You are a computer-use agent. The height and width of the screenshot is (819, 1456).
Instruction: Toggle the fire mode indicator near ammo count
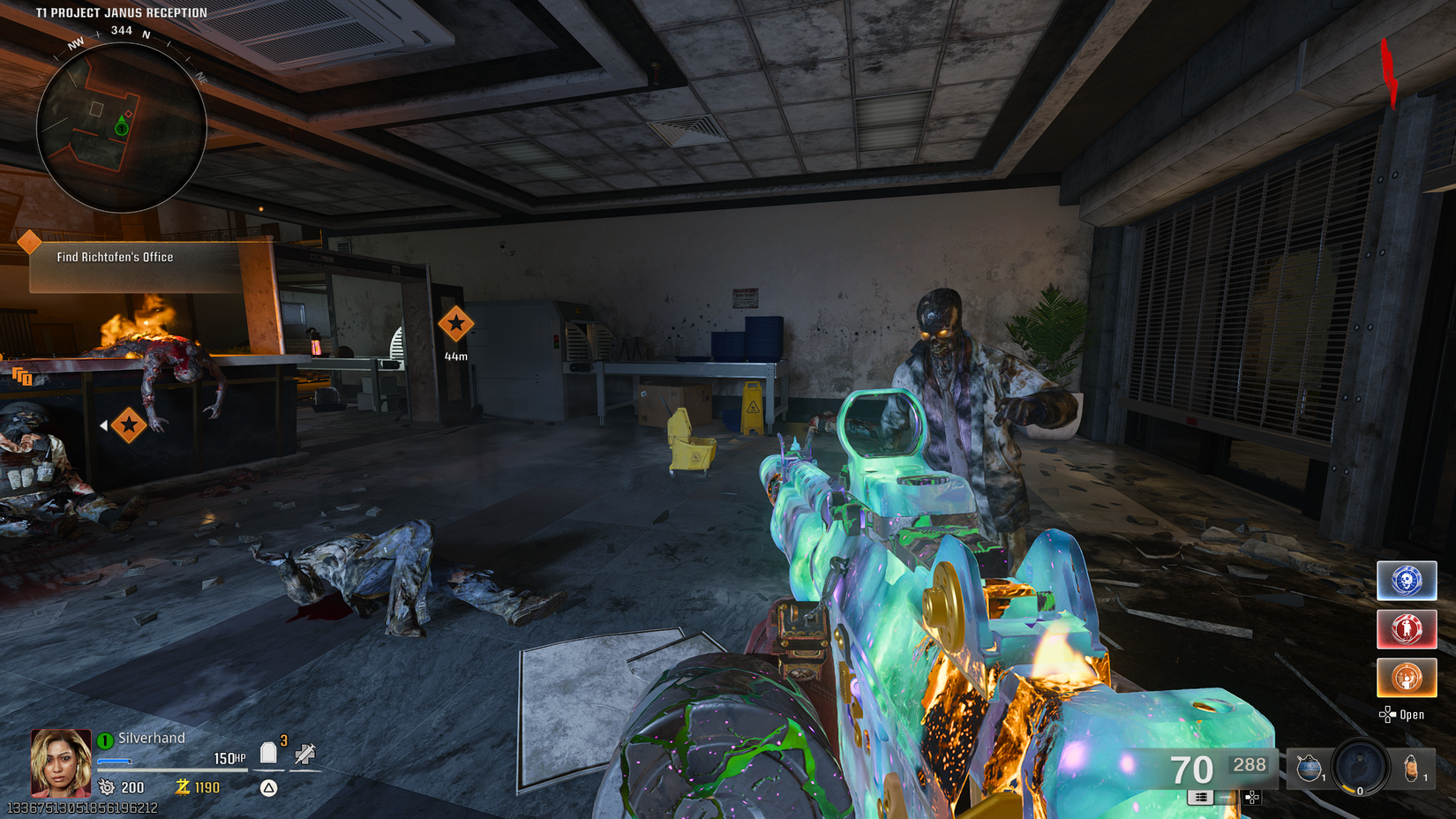click(x=1202, y=798)
